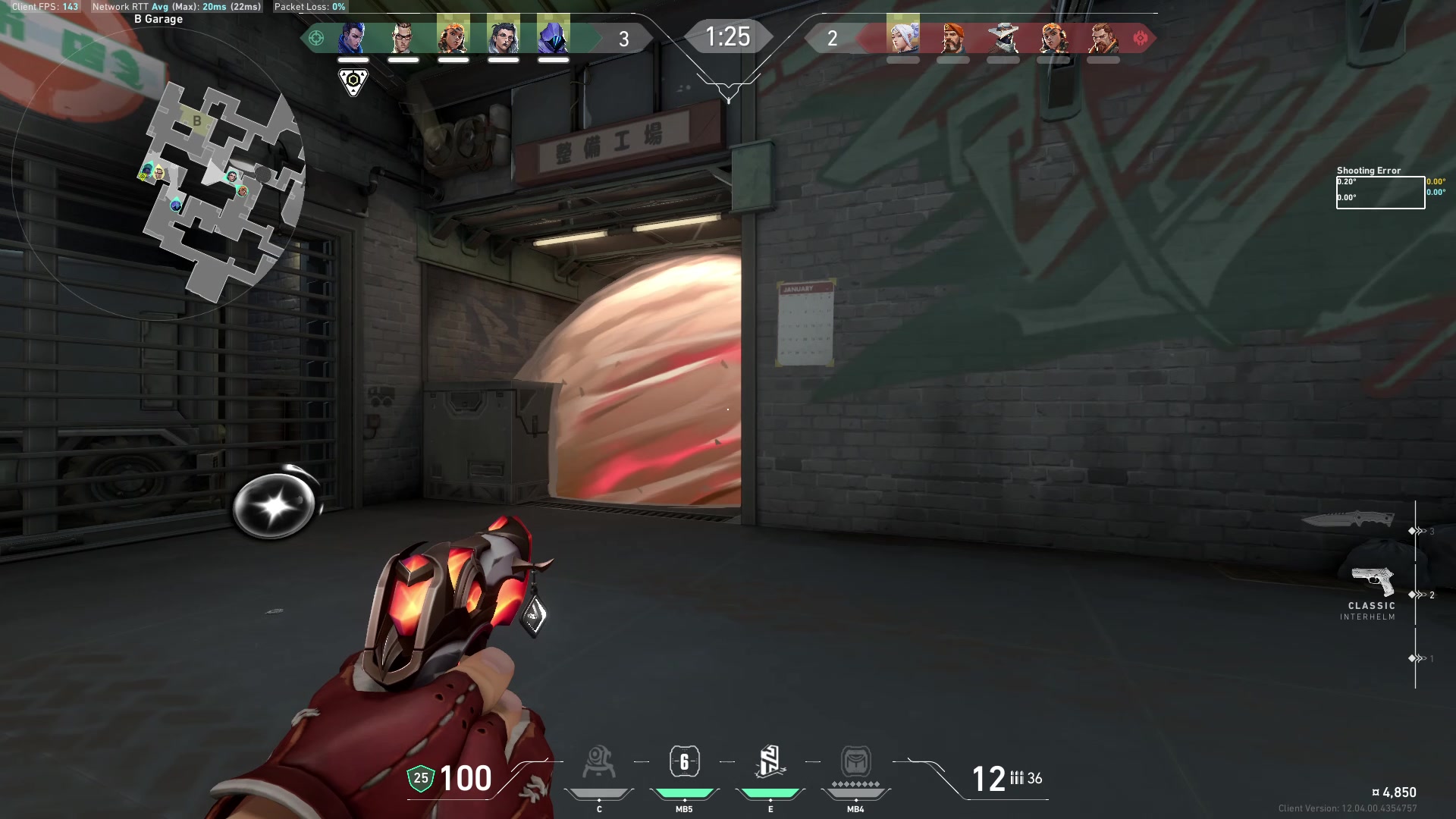Click Omen's hooded portrait on the green team
Screen dimensions: 1456x819
[553, 37]
